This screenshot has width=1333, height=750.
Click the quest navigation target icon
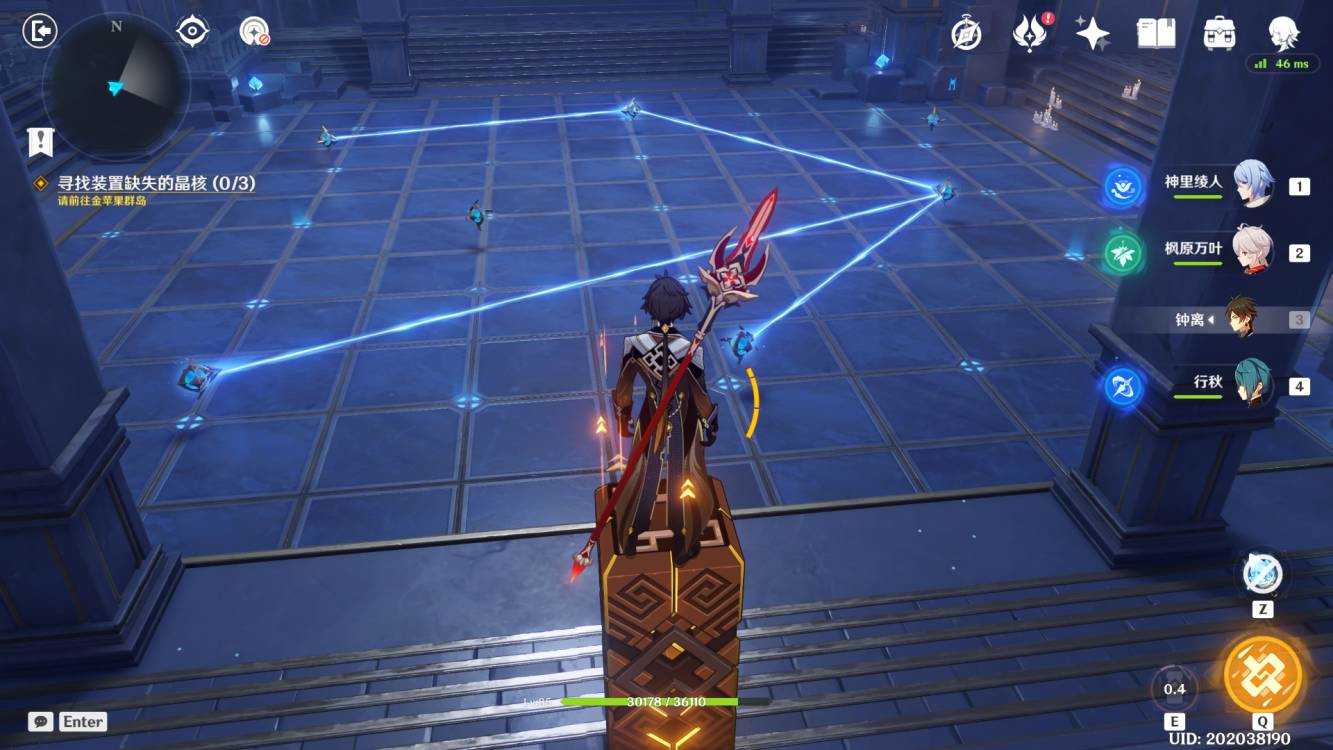192,31
